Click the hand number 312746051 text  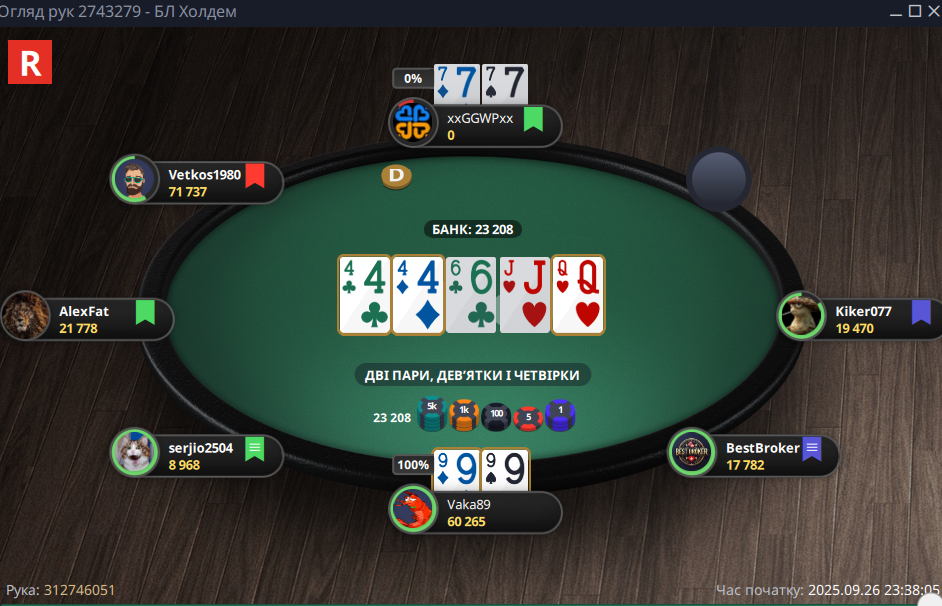click(79, 590)
